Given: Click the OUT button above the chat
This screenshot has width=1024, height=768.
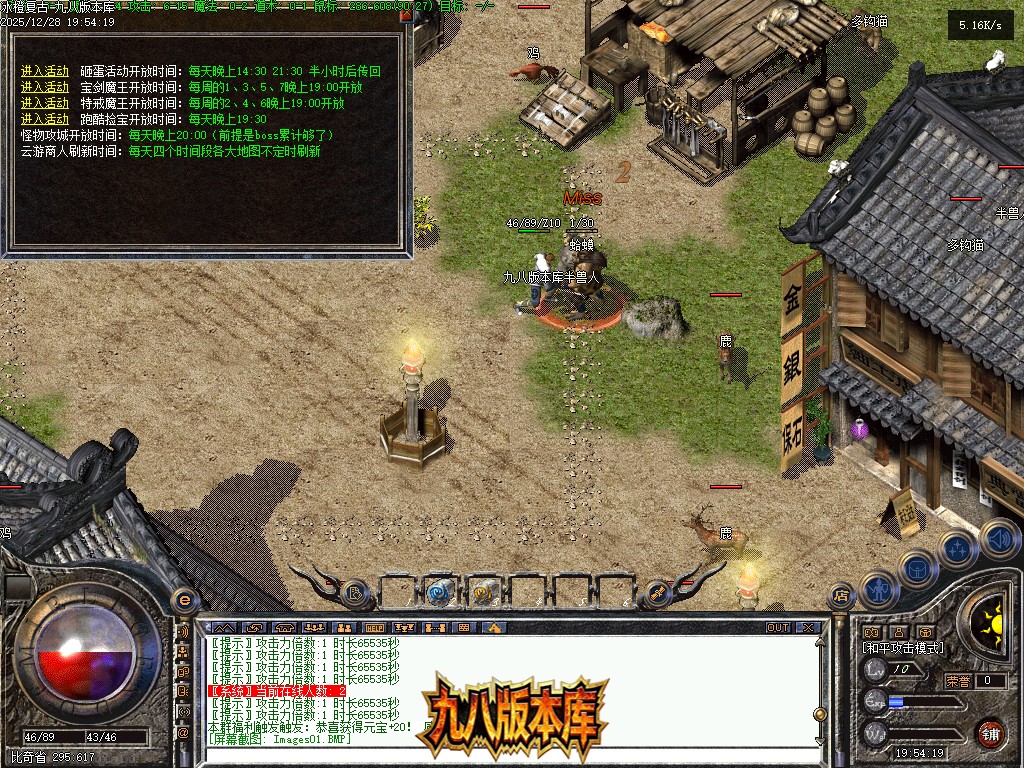Looking at the screenshot, I should tap(777, 628).
